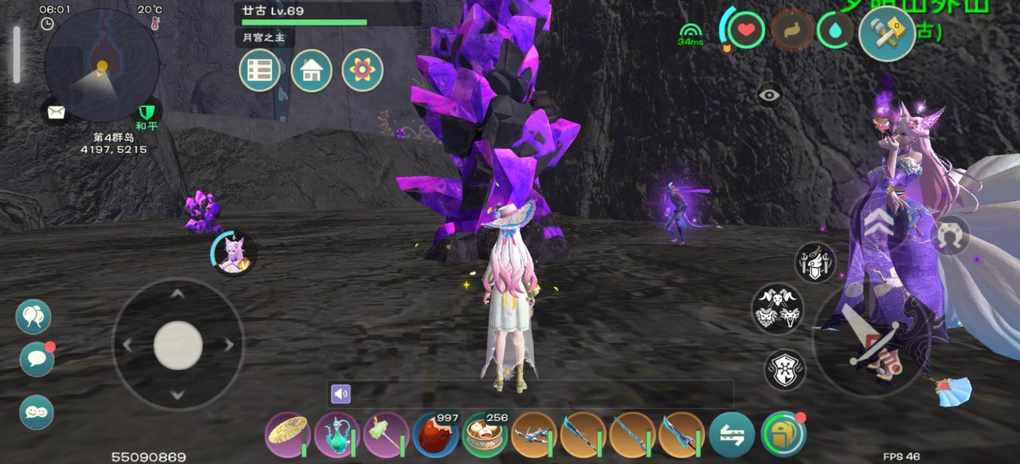1020x464 pixels.
Task: Tap the hotbar swap arrows button
Action: [732, 435]
